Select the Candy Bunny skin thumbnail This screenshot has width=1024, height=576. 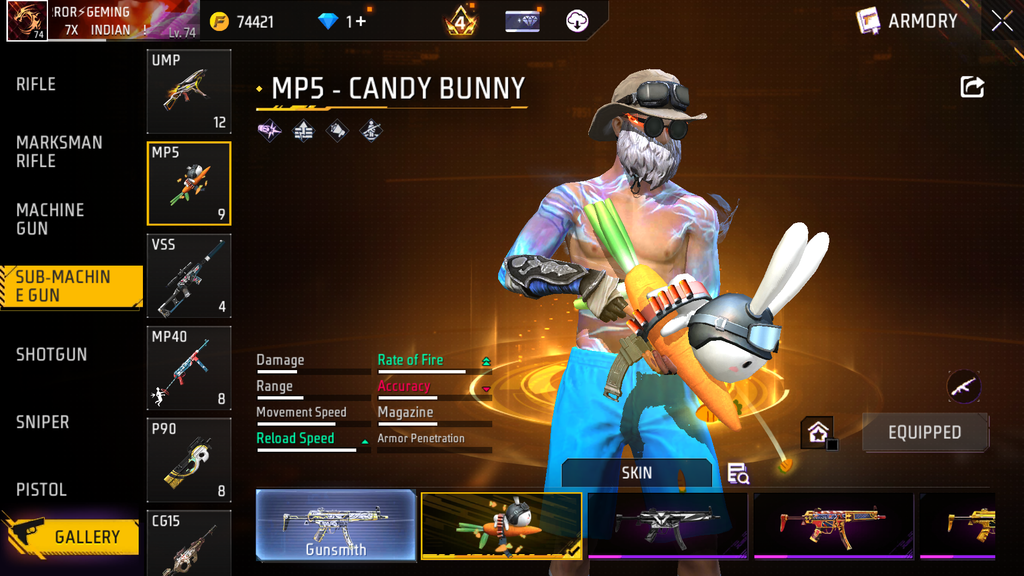[x=501, y=525]
